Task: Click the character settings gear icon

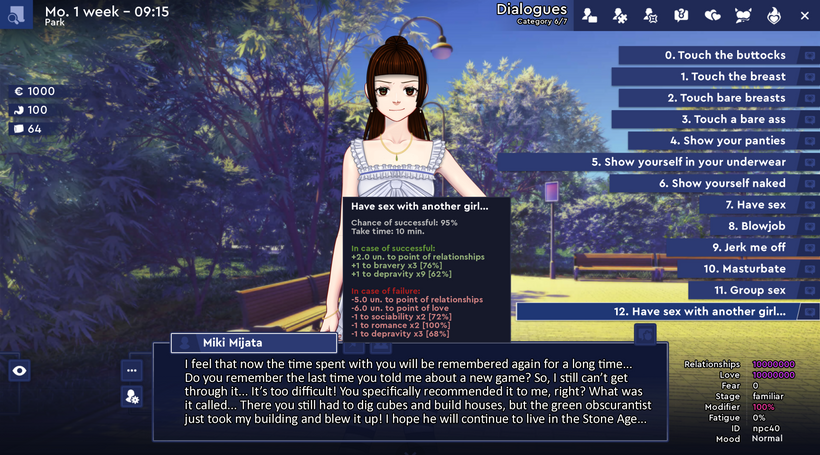Action: (132, 397)
